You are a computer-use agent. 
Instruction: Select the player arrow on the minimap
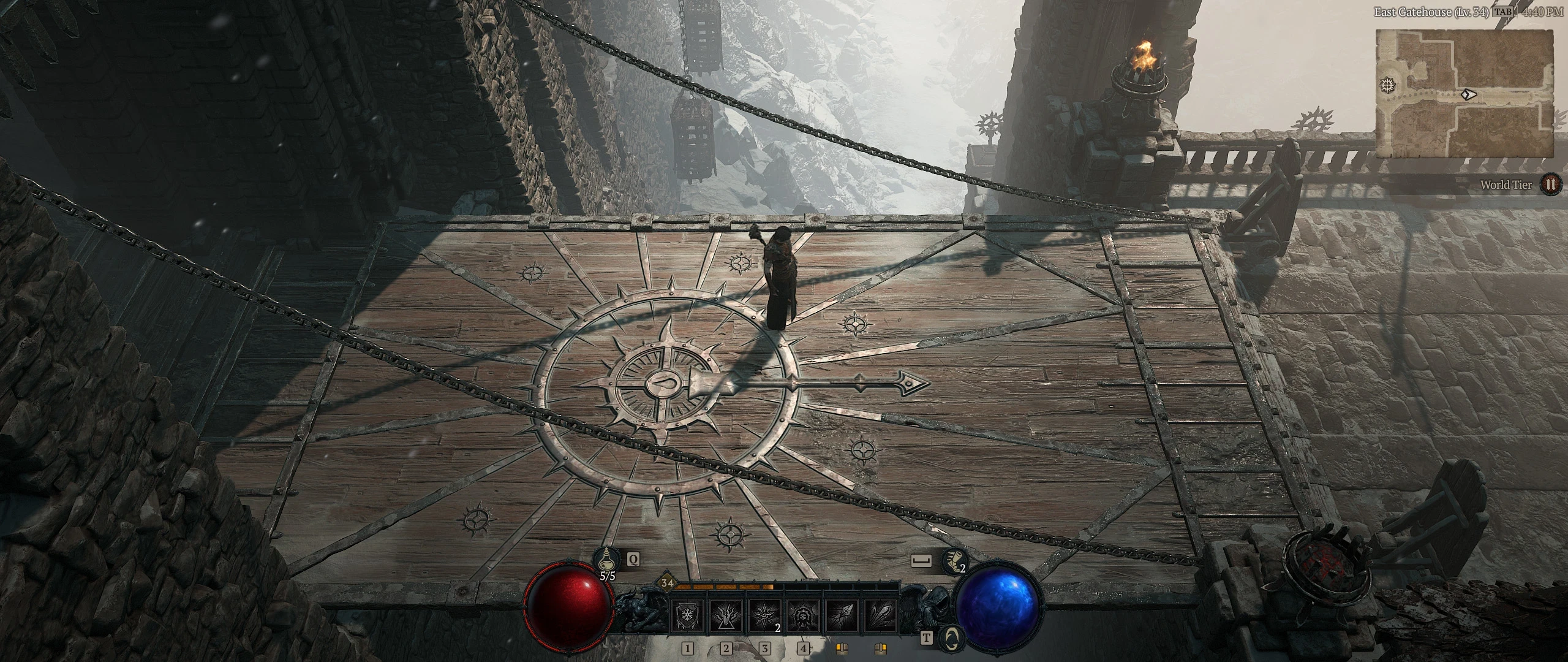(x=1469, y=95)
